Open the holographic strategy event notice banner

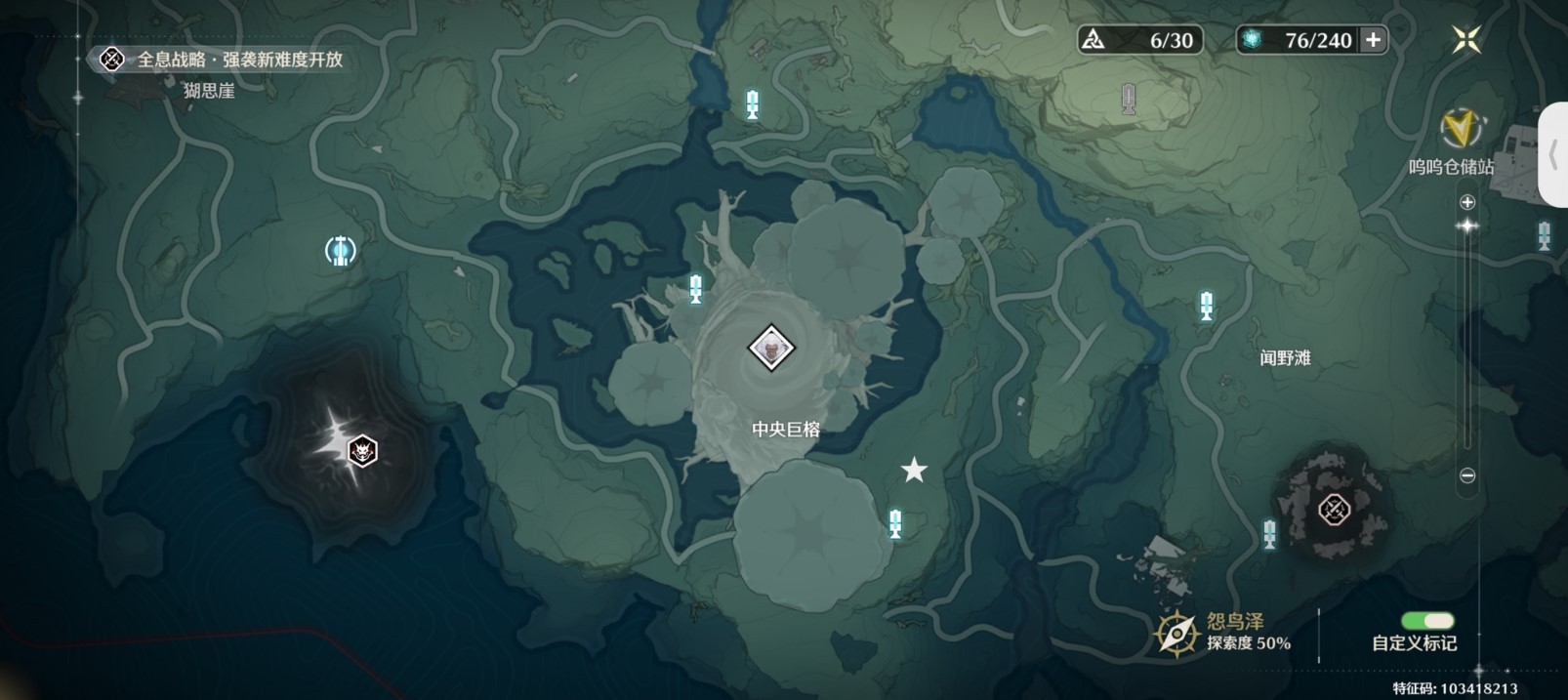click(x=223, y=60)
